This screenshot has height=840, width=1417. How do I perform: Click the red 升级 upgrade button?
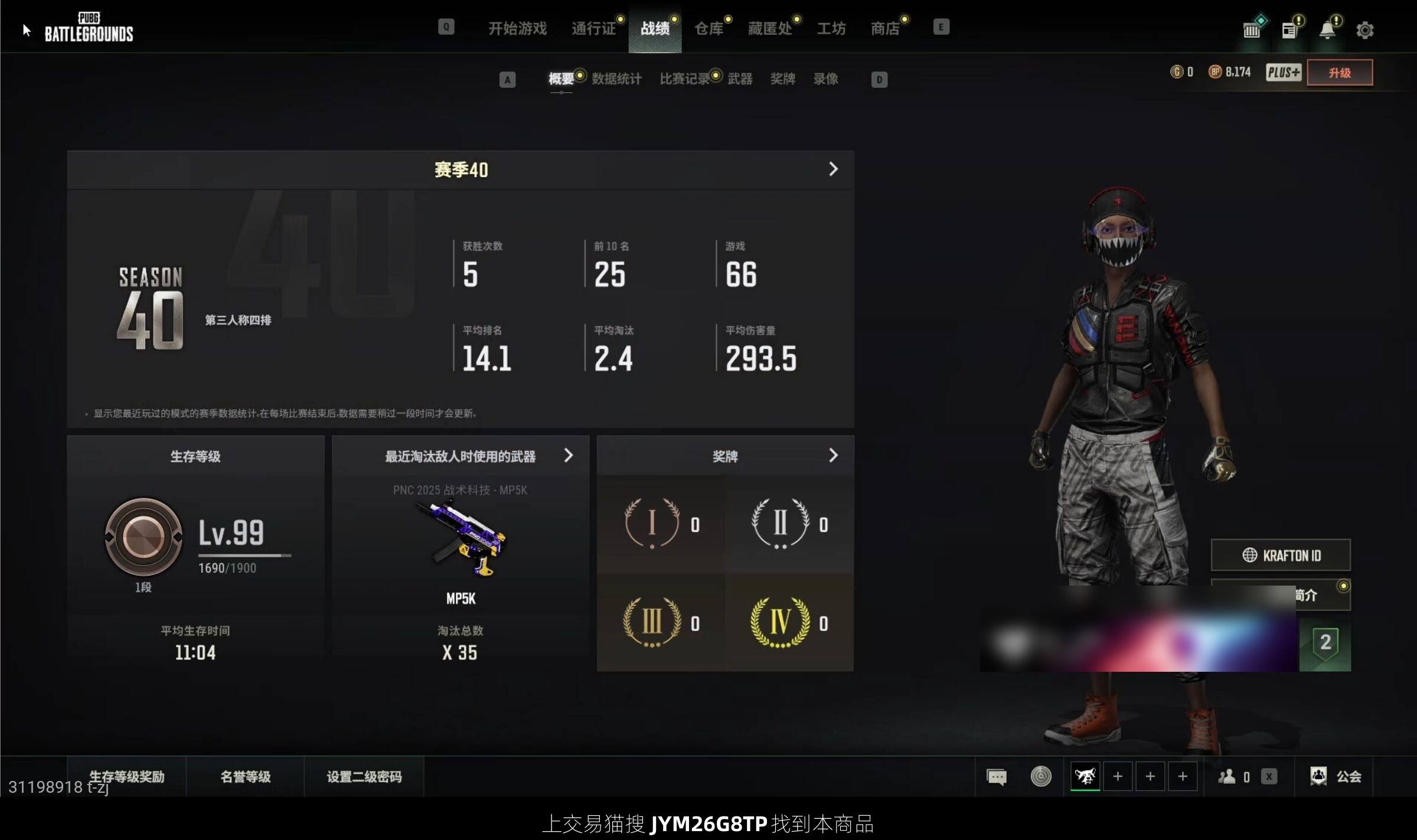pos(1339,73)
